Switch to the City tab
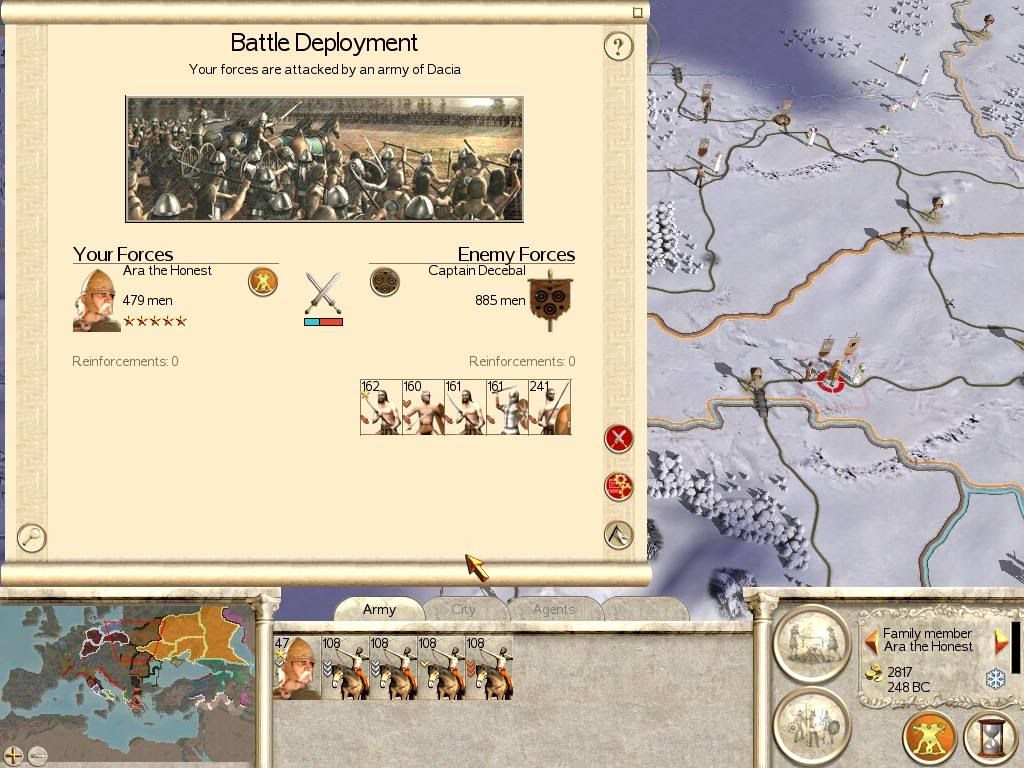This screenshot has width=1024, height=768. click(x=463, y=609)
